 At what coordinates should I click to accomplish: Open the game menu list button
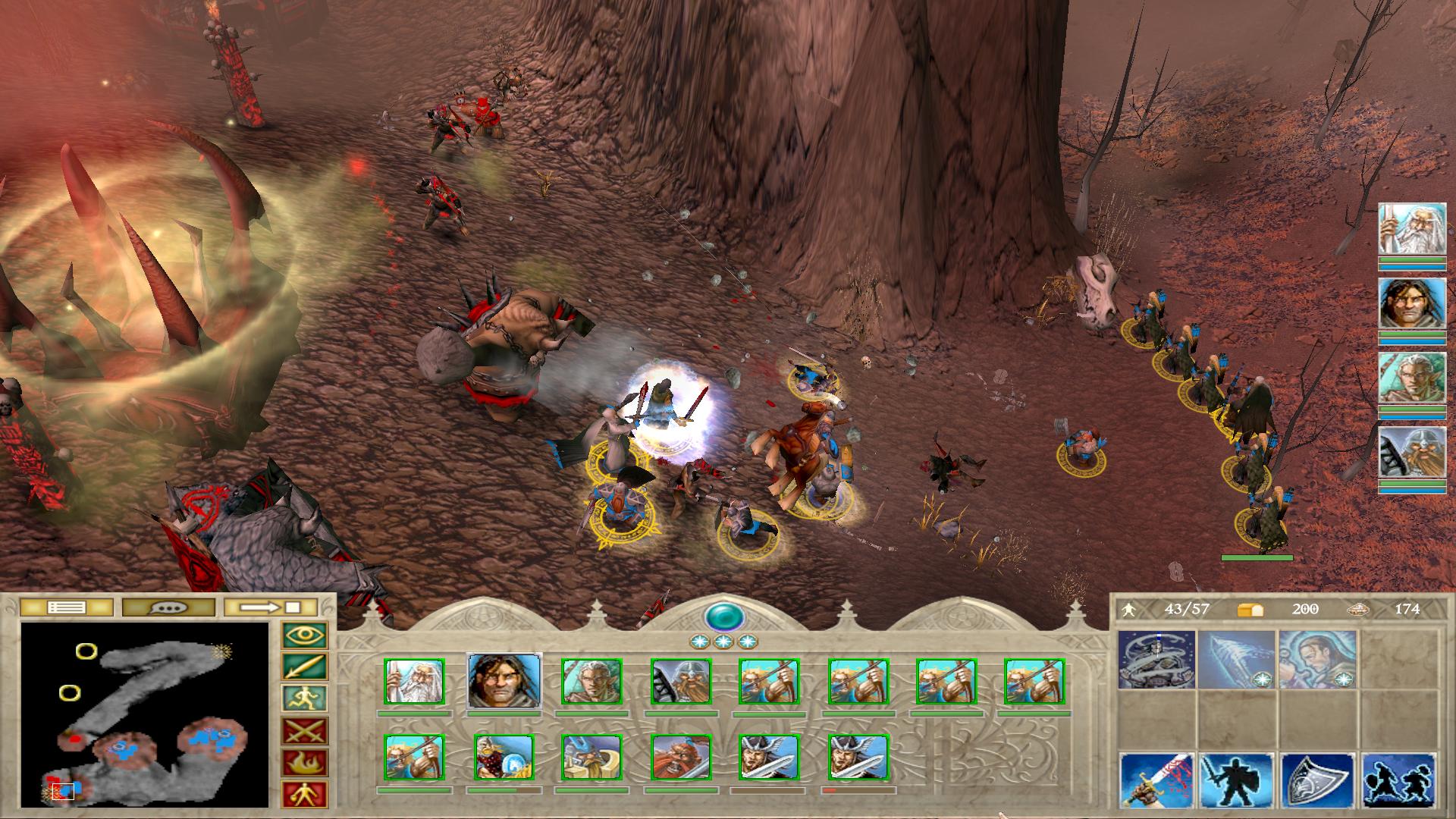66,607
